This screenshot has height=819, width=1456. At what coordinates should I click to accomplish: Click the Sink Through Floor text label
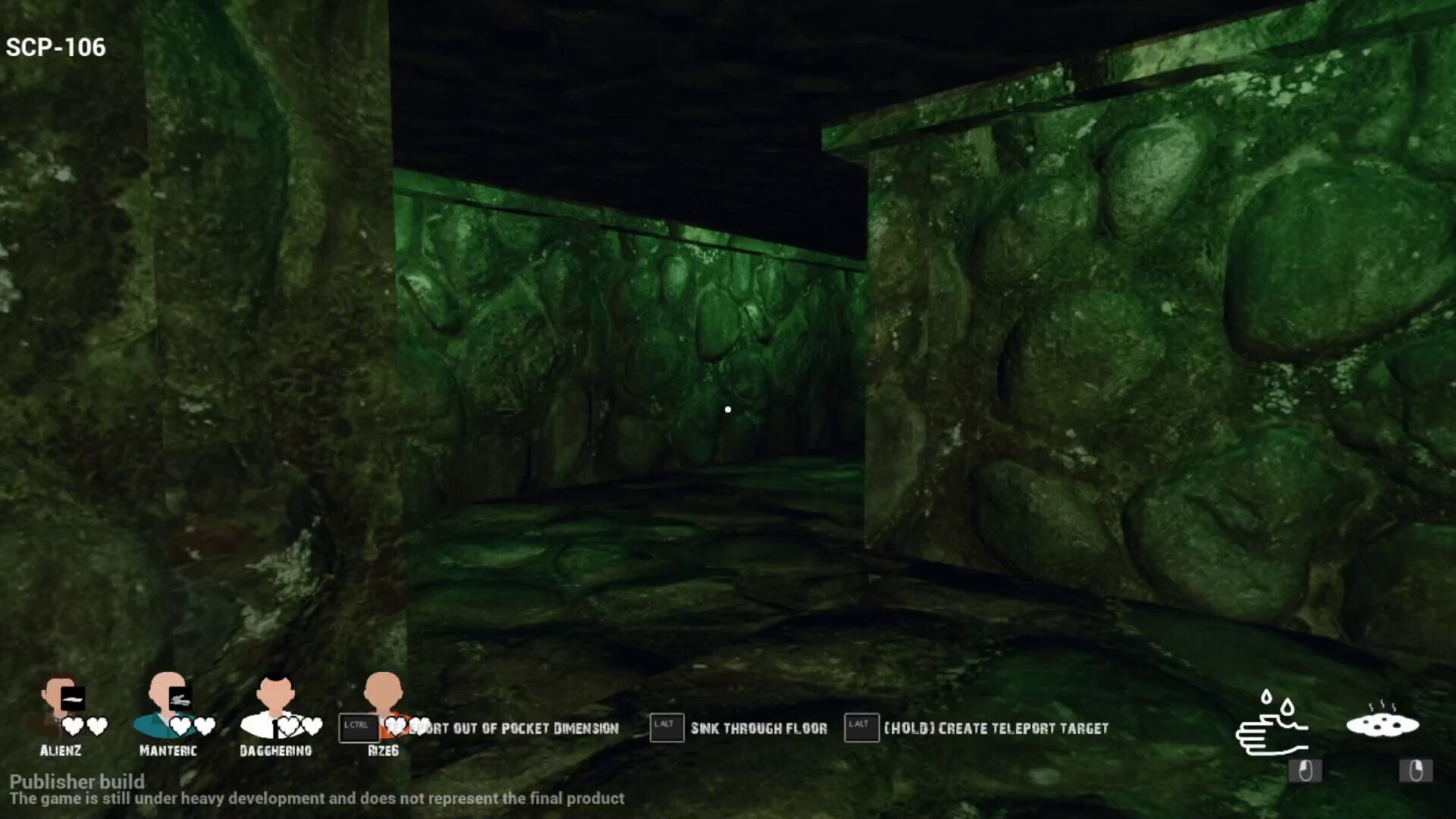point(758,728)
